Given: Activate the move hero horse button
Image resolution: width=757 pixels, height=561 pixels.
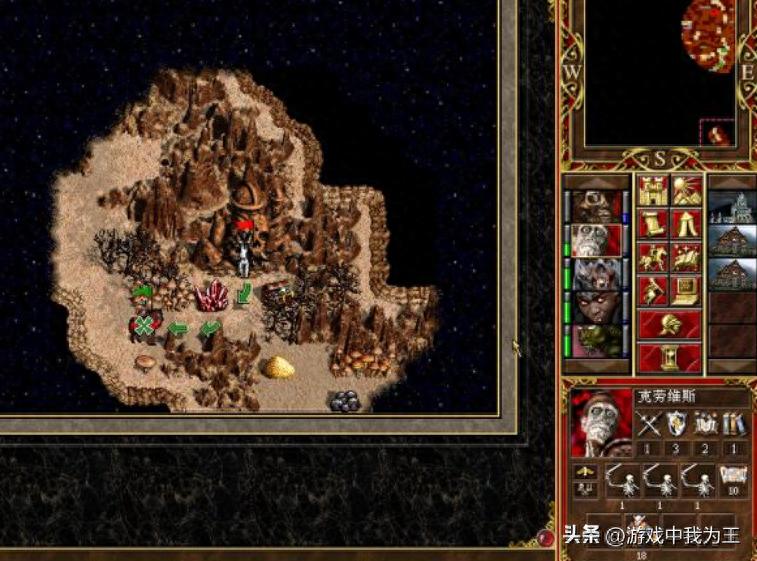Looking at the screenshot, I should (x=652, y=258).
